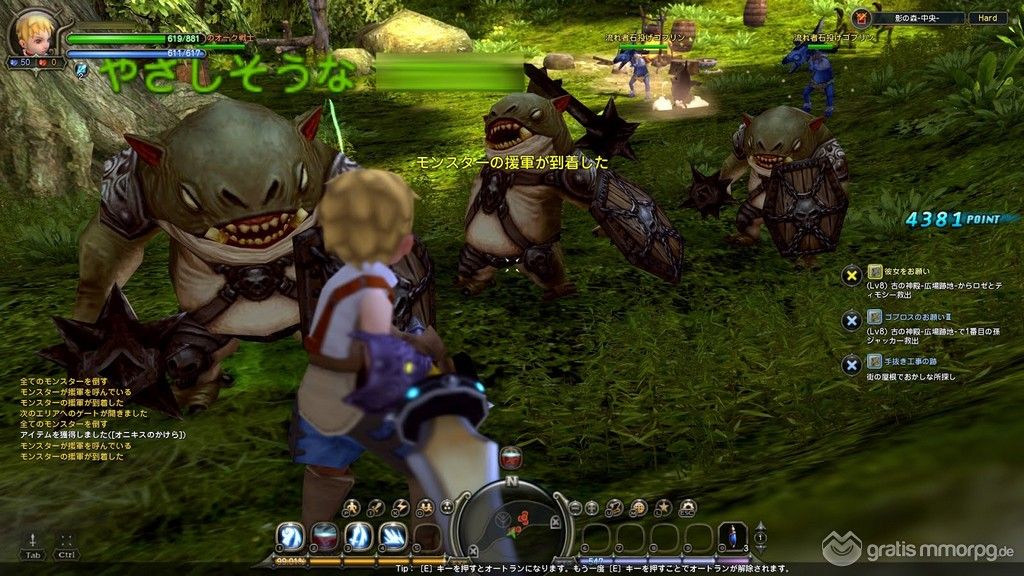Image resolution: width=1024 pixels, height=576 pixels.
Task: Activate the first blue slash skill
Action: [290, 536]
